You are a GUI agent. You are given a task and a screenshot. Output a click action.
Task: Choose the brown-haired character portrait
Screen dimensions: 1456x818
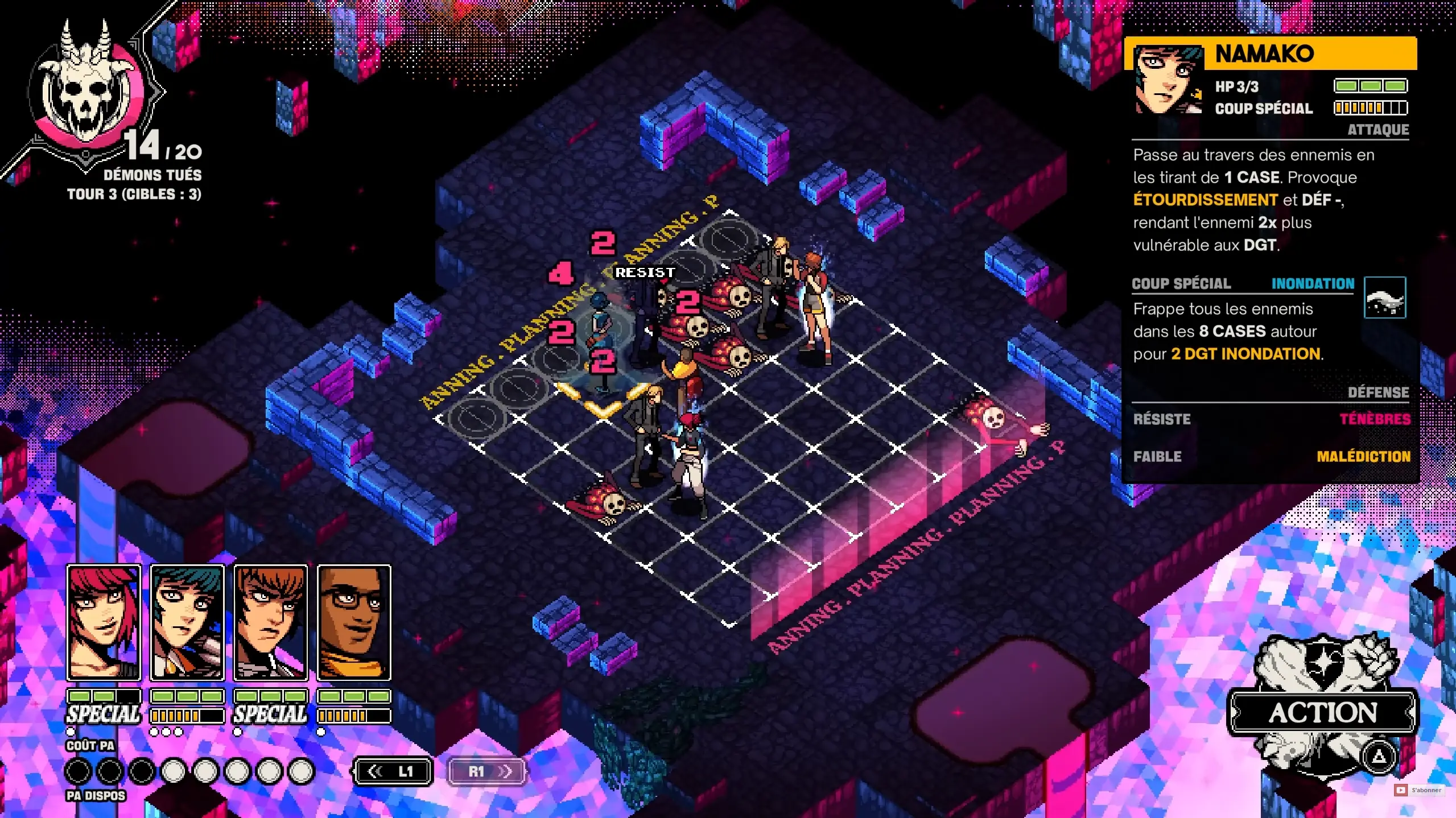tap(270, 622)
